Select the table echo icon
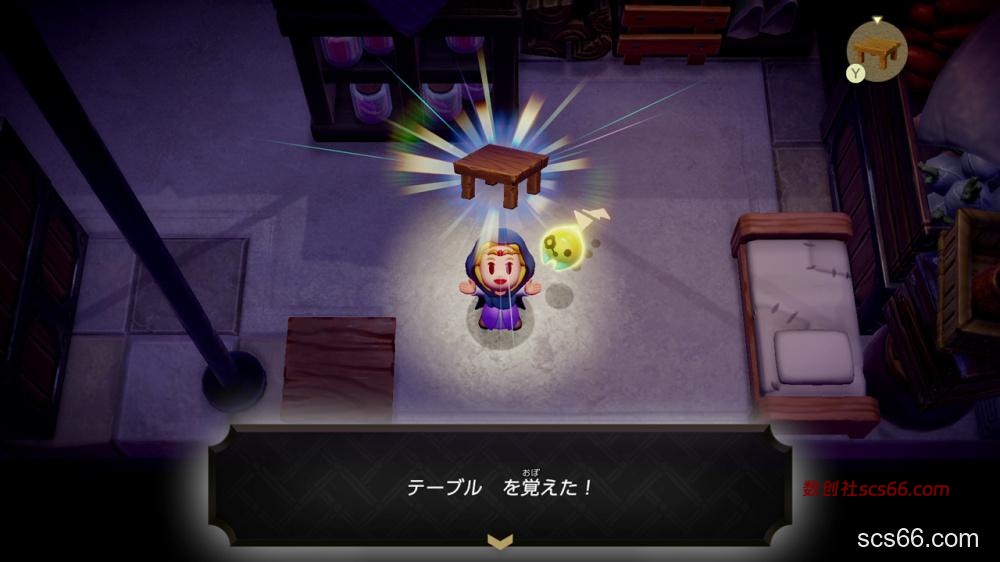 pos(877,50)
